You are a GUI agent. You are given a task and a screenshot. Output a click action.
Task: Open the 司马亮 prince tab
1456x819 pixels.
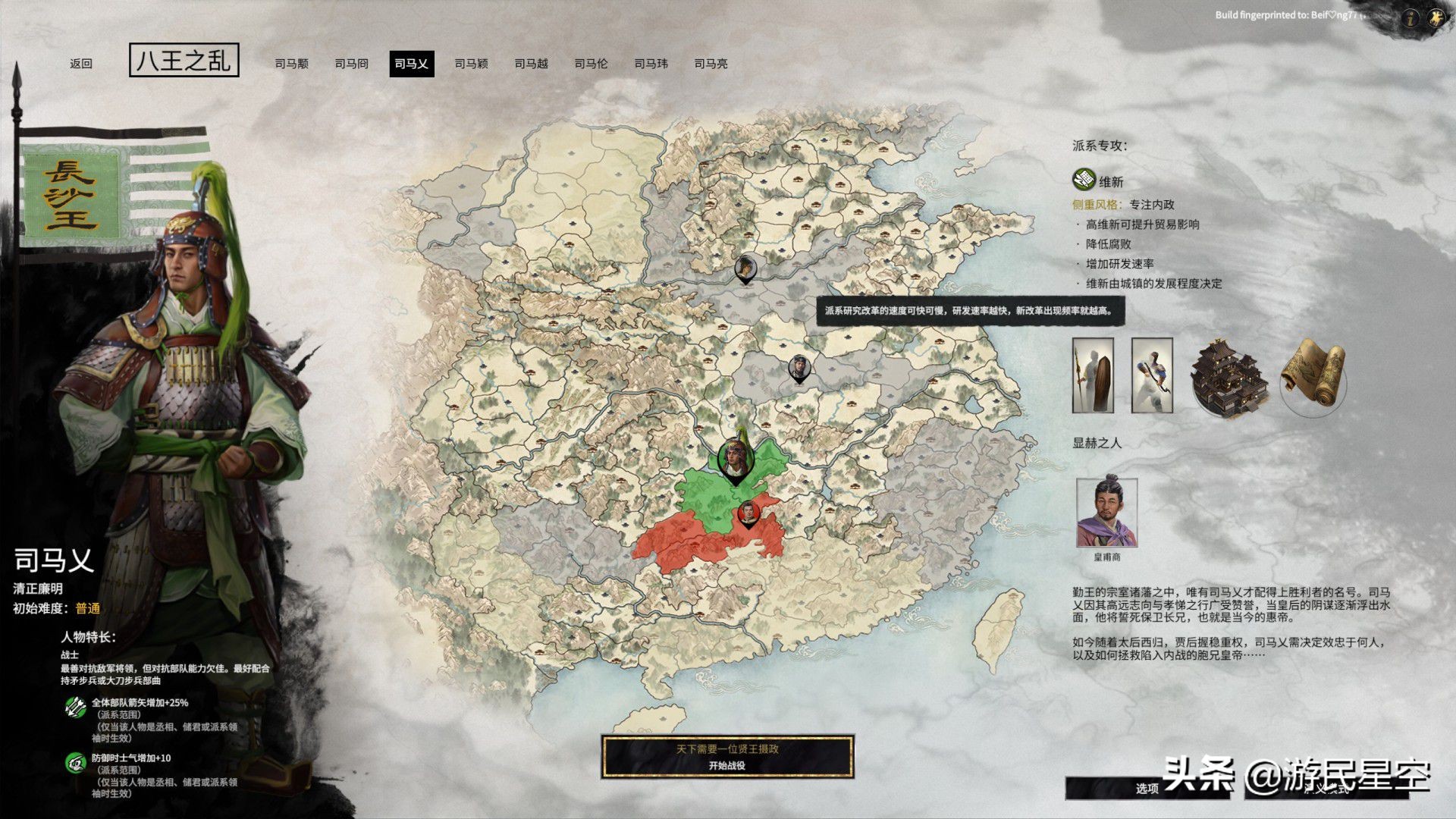pos(711,64)
